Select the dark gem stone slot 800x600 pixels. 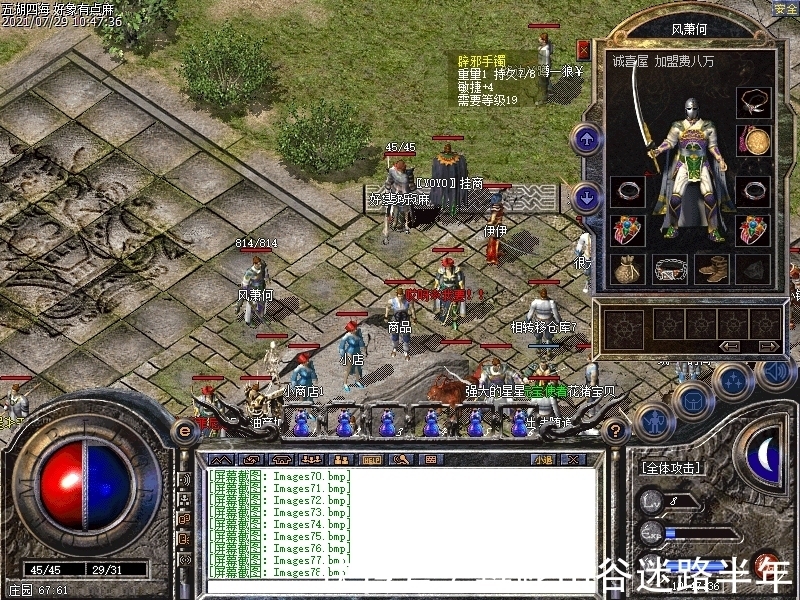click(x=753, y=268)
